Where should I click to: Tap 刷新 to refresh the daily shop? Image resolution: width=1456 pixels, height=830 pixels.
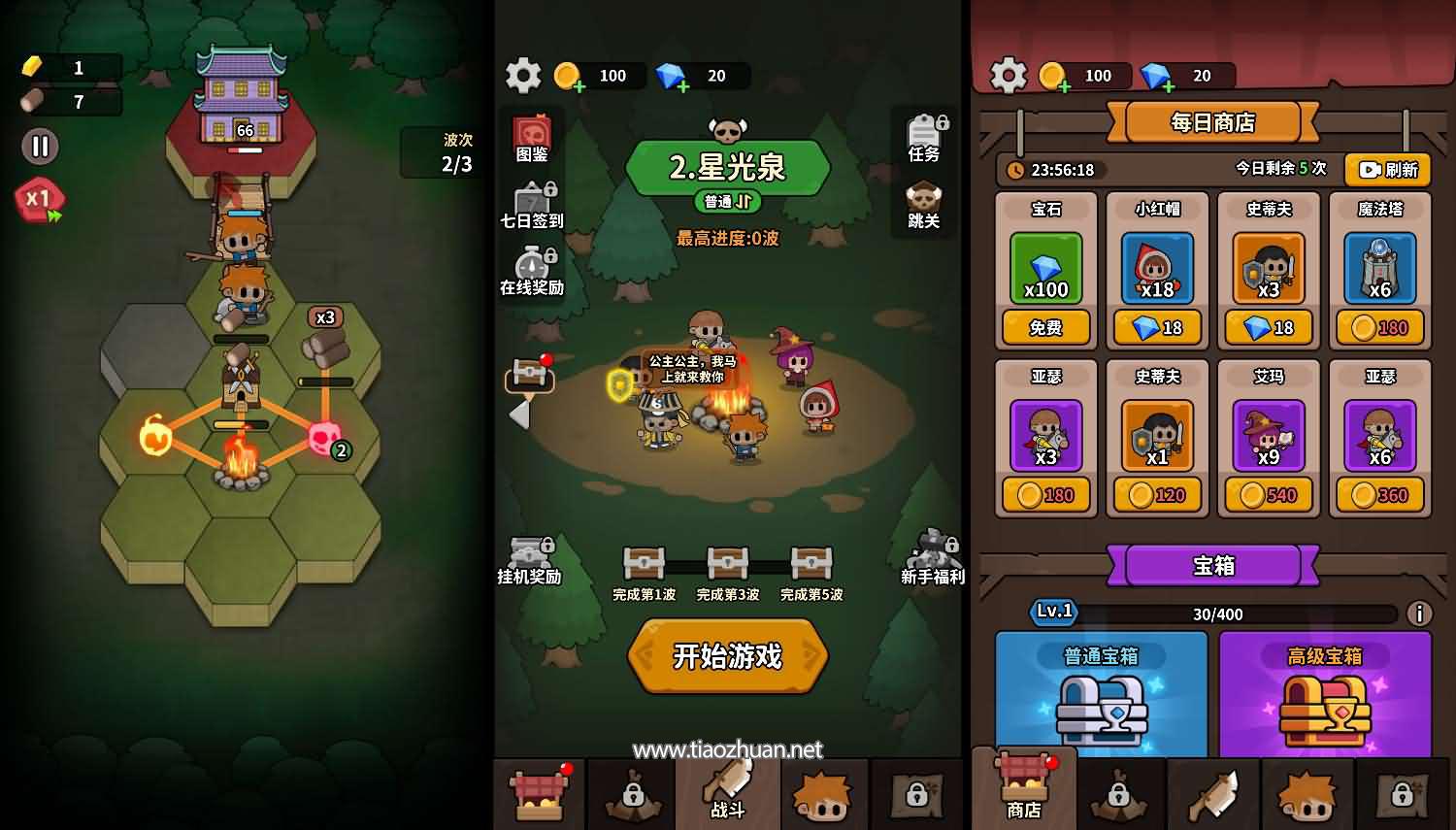coord(1388,171)
